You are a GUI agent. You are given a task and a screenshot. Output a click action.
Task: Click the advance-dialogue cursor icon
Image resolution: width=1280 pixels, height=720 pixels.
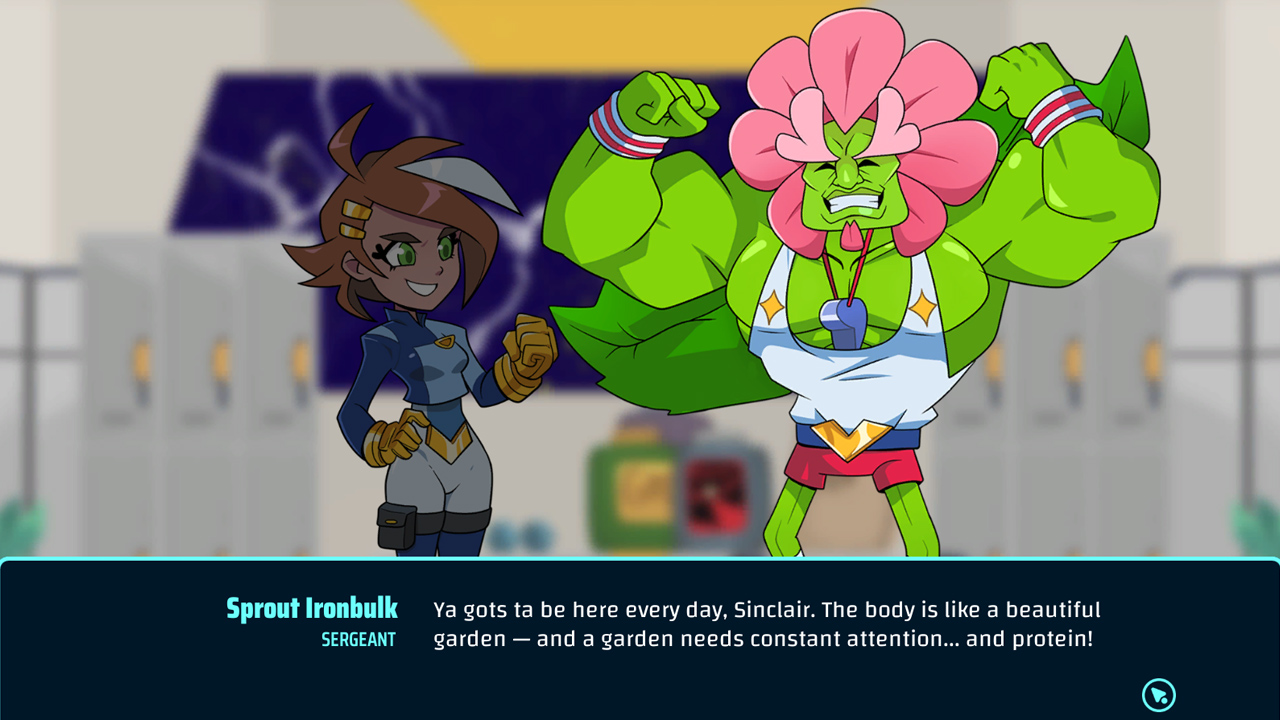[1158, 693]
